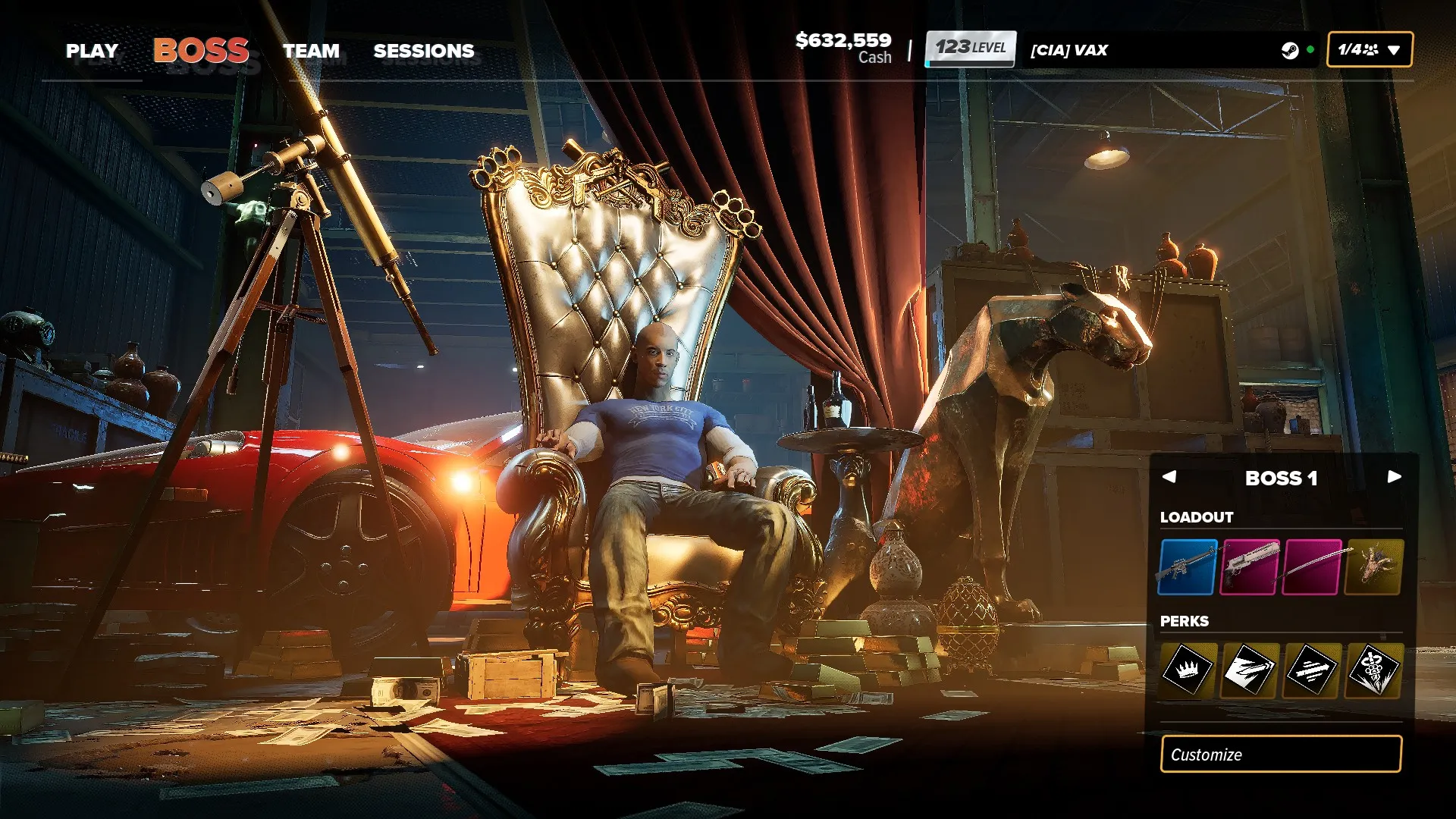Choose the brass knuckles perk
The image size is (1456, 819).
click(x=1374, y=669)
